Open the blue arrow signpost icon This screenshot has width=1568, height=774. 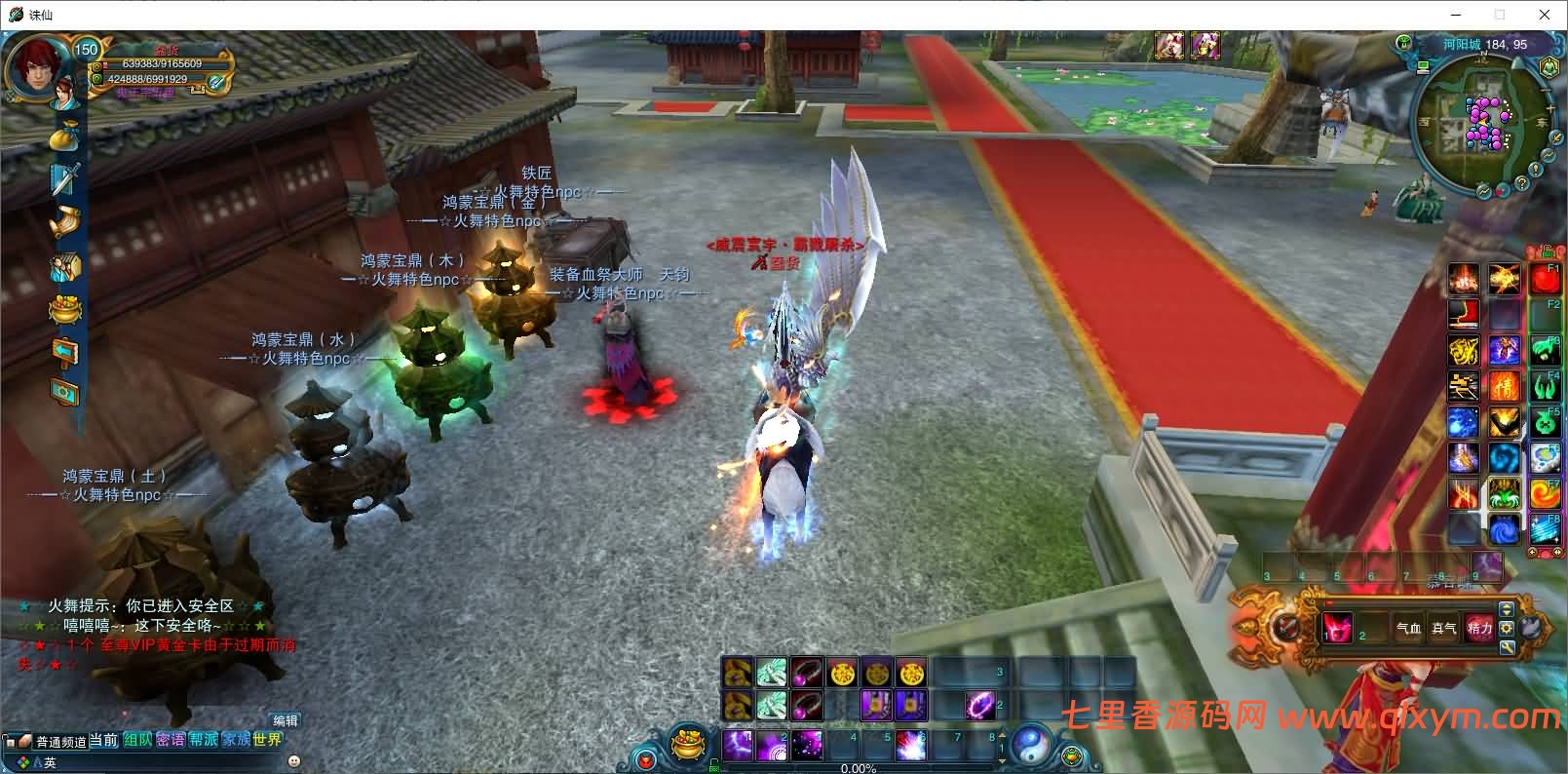pyautogui.click(x=65, y=351)
